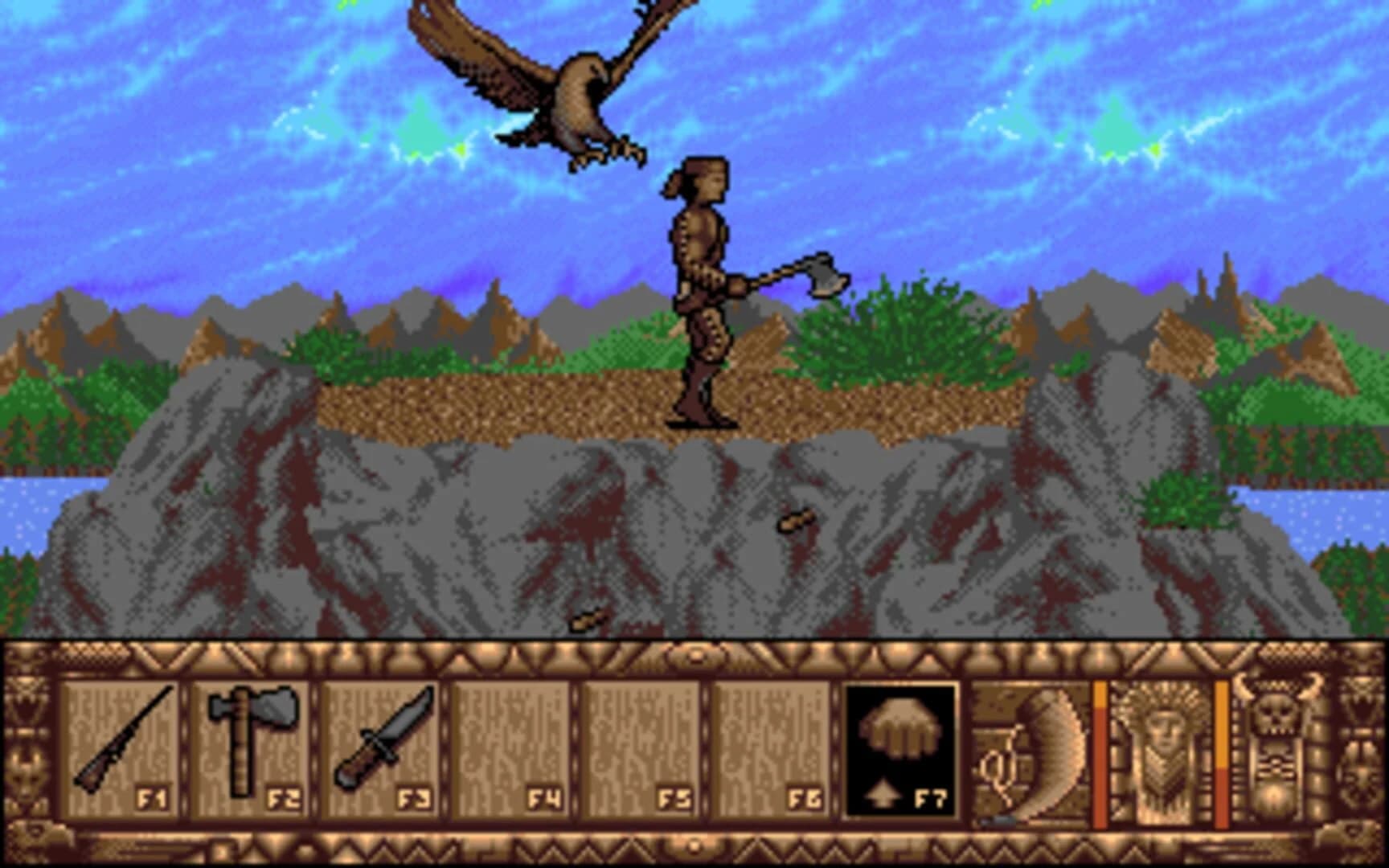This screenshot has height=868, width=1389.
Task: Toggle the empty F6 inventory slot
Action: coord(772,743)
